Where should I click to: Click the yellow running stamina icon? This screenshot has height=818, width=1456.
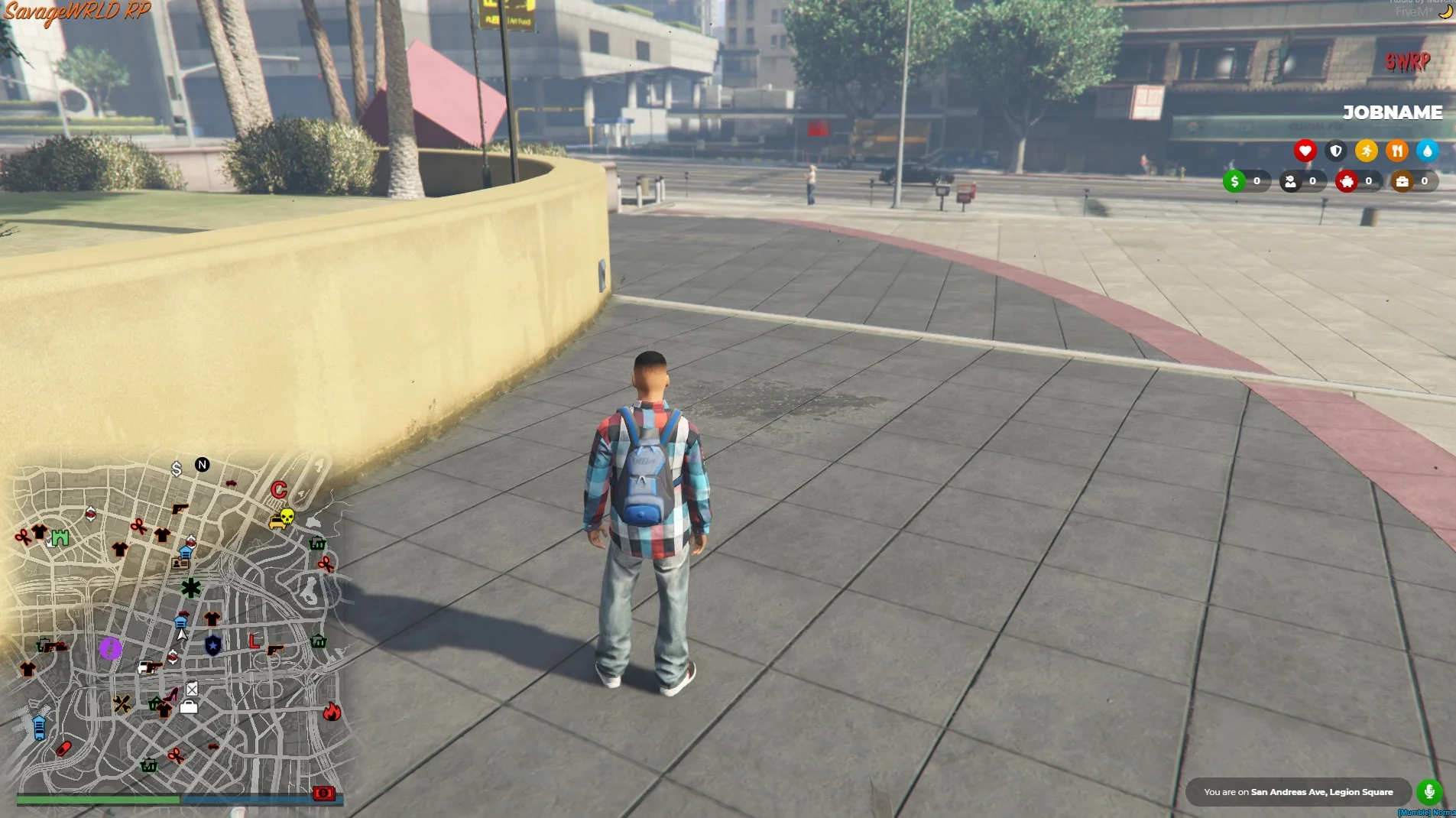click(1366, 151)
